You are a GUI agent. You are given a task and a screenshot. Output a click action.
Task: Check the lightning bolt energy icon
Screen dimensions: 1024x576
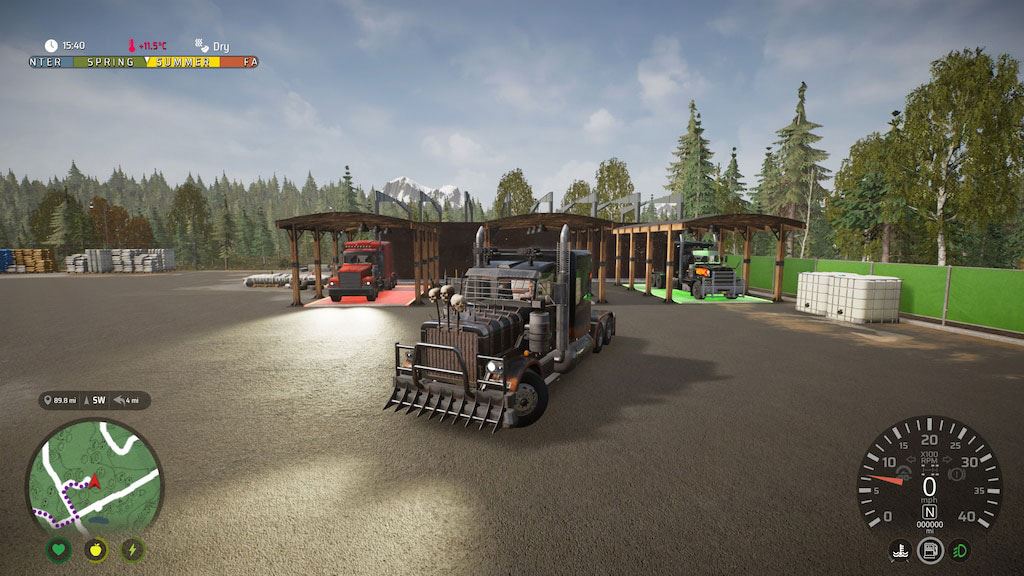[x=132, y=550]
